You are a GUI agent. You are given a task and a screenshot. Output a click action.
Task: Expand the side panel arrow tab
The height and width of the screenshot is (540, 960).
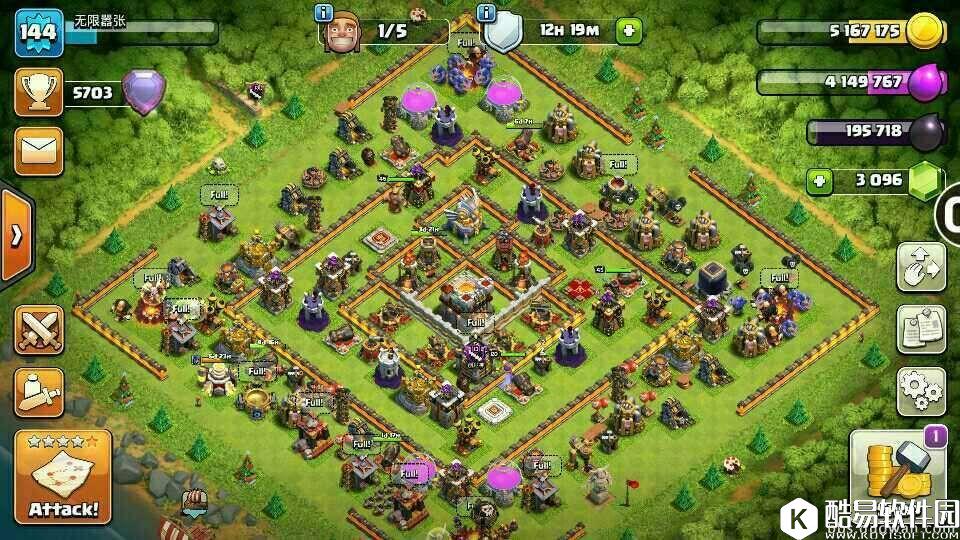pos(16,236)
